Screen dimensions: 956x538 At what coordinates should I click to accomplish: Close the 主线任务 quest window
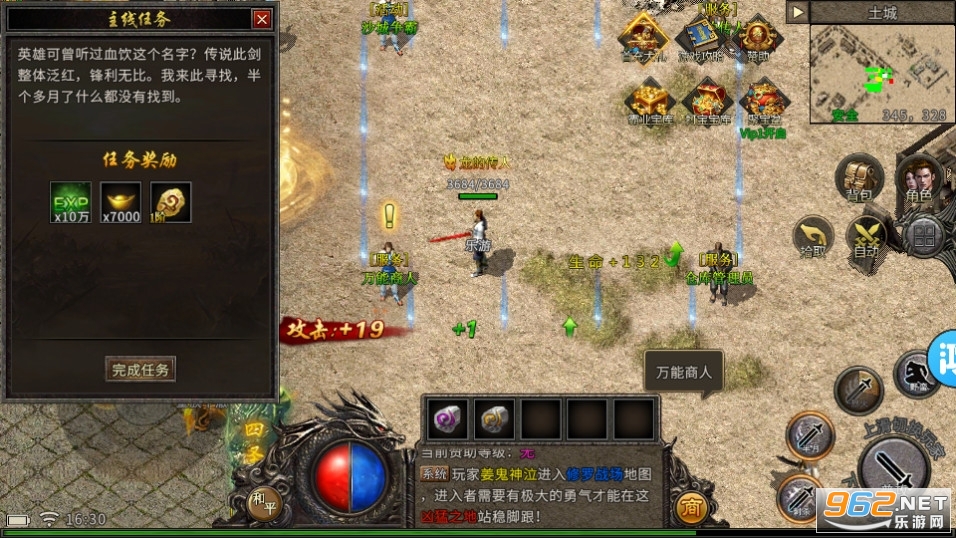point(262,19)
